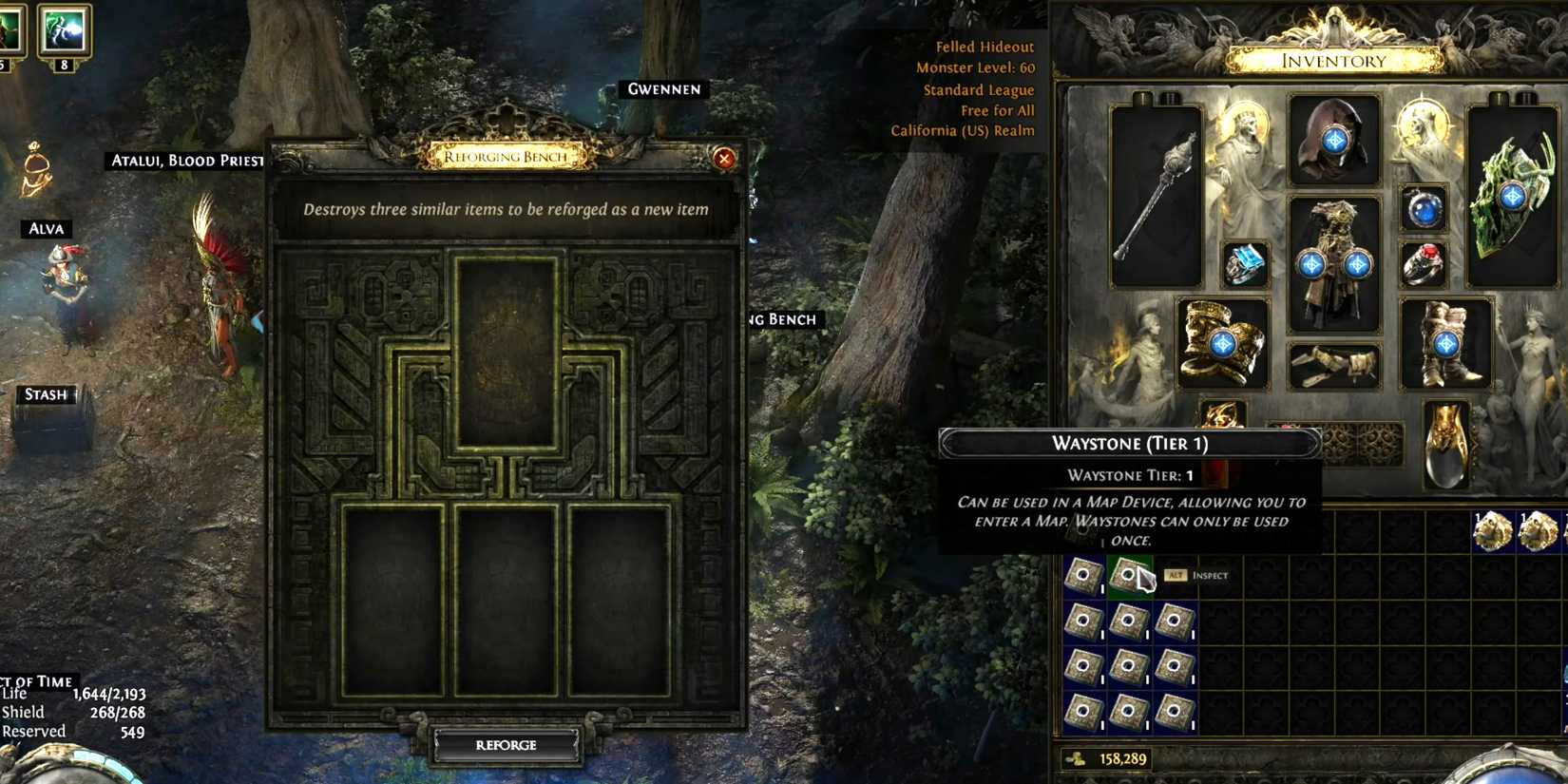Viewport: 1568px width, 784px height.
Task: Select the golden gloves slot
Action: (1222, 343)
